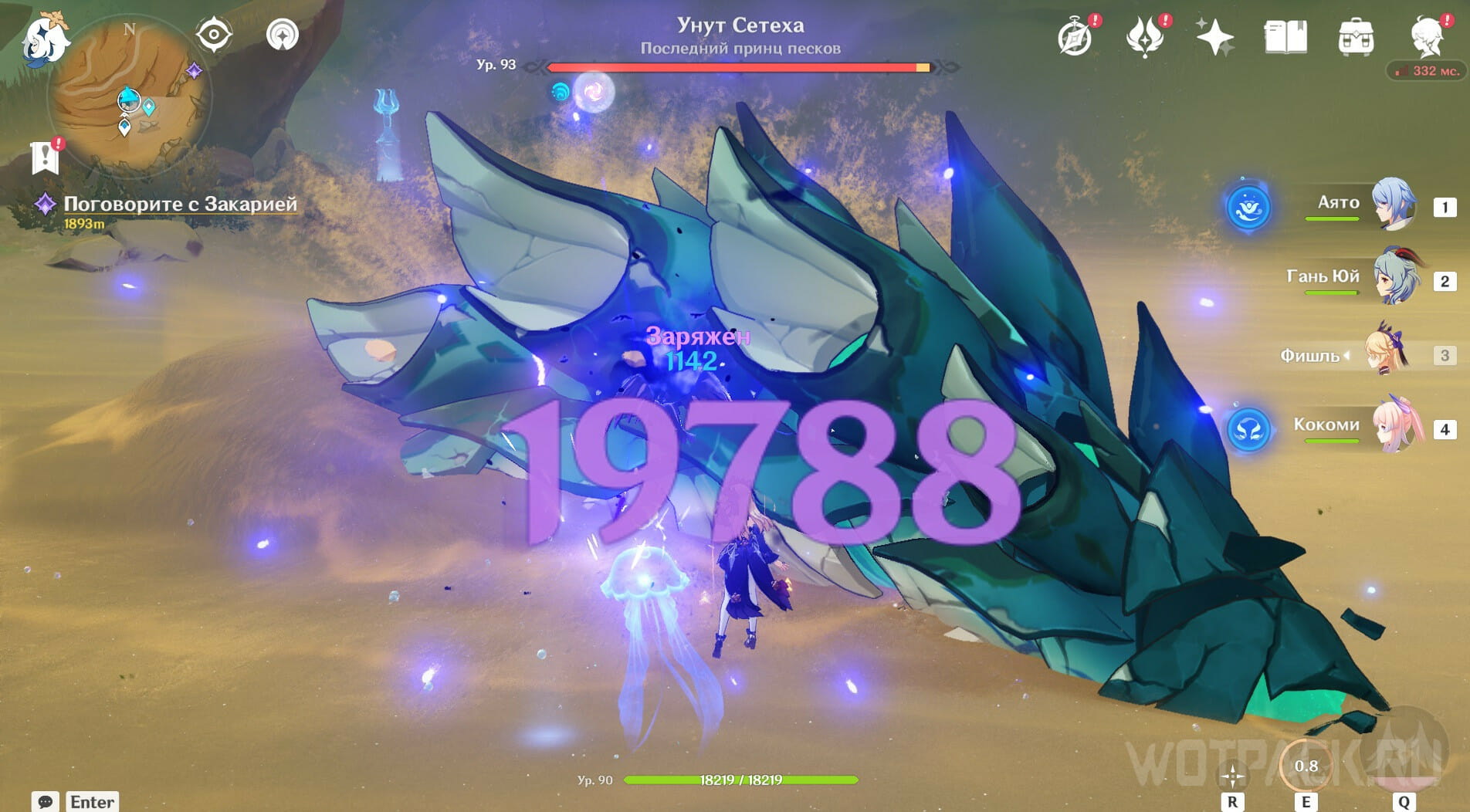The image size is (1470, 812).
Task: Select the 'Поговорите с Закарией' quest tracker
Action: pyautogui.click(x=179, y=204)
